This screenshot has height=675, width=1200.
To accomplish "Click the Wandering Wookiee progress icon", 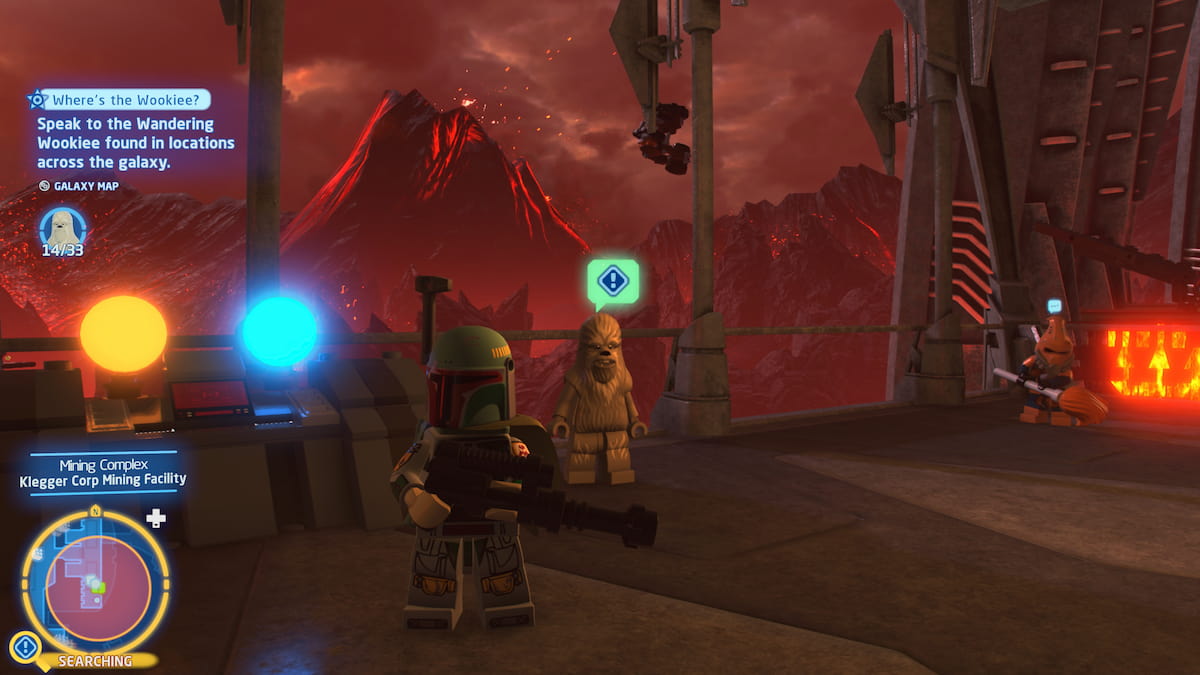I will click(x=62, y=227).
